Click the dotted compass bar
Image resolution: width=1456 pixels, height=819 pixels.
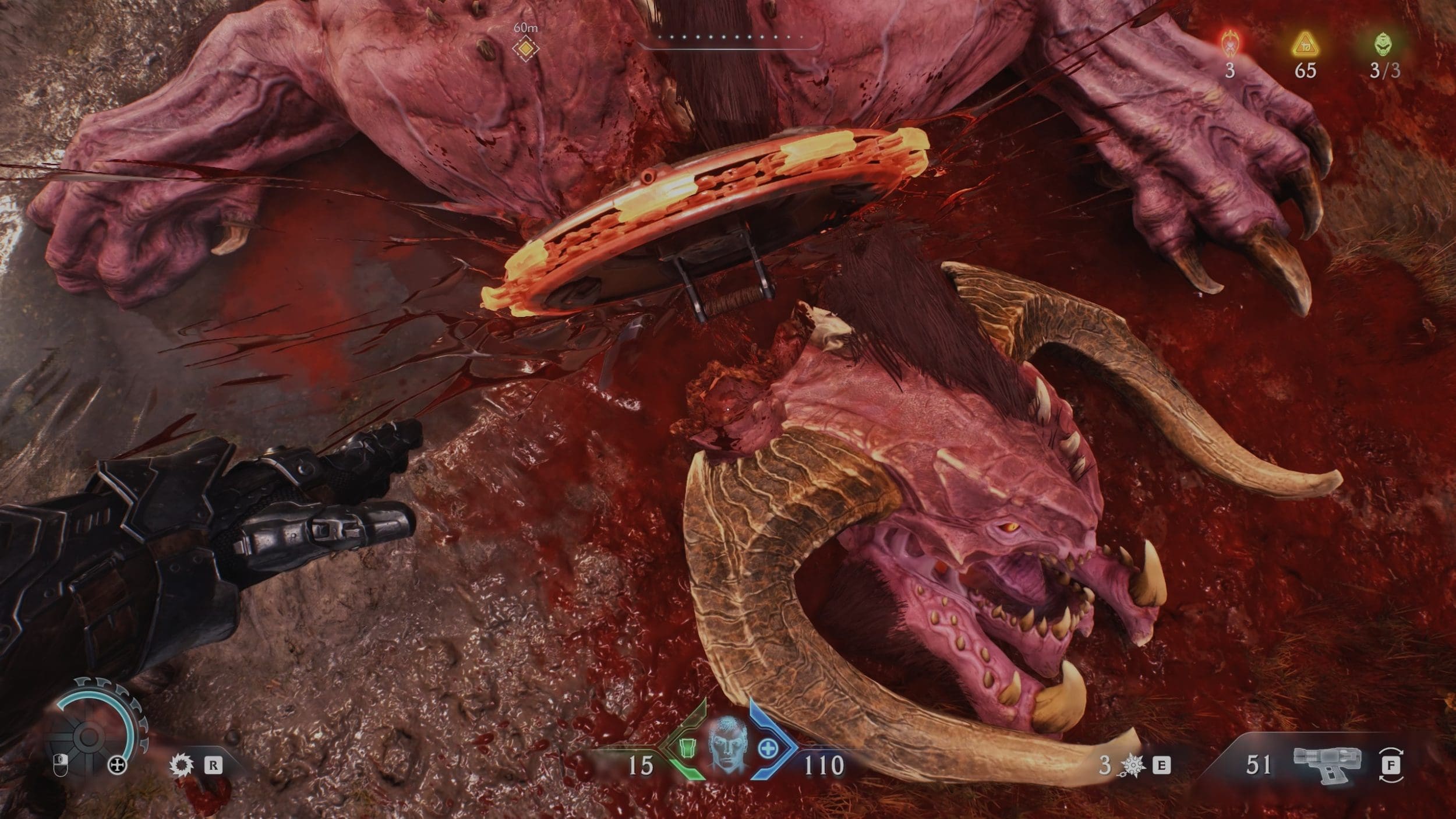728,37
